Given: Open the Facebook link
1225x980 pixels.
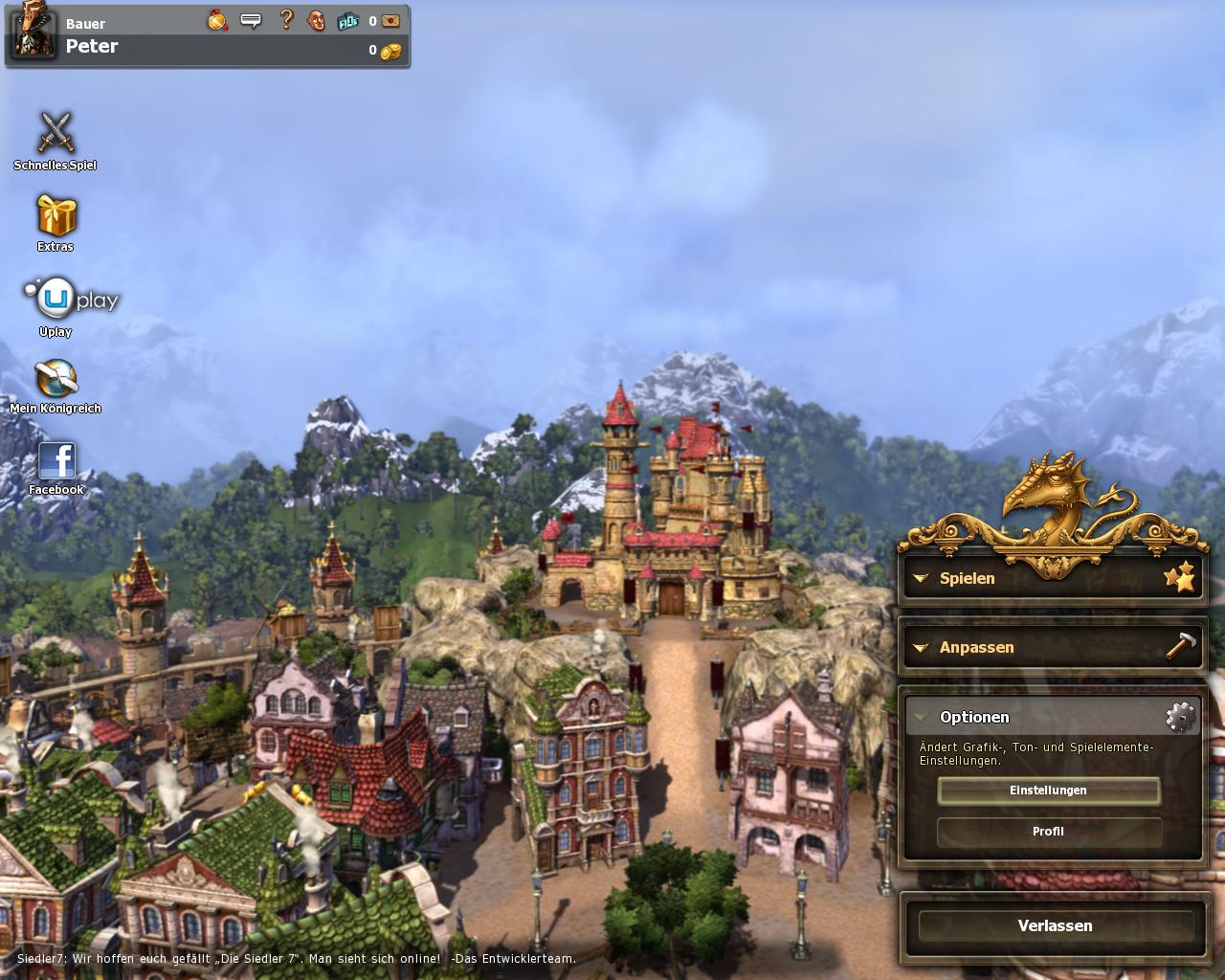Looking at the screenshot, I should click(x=56, y=460).
